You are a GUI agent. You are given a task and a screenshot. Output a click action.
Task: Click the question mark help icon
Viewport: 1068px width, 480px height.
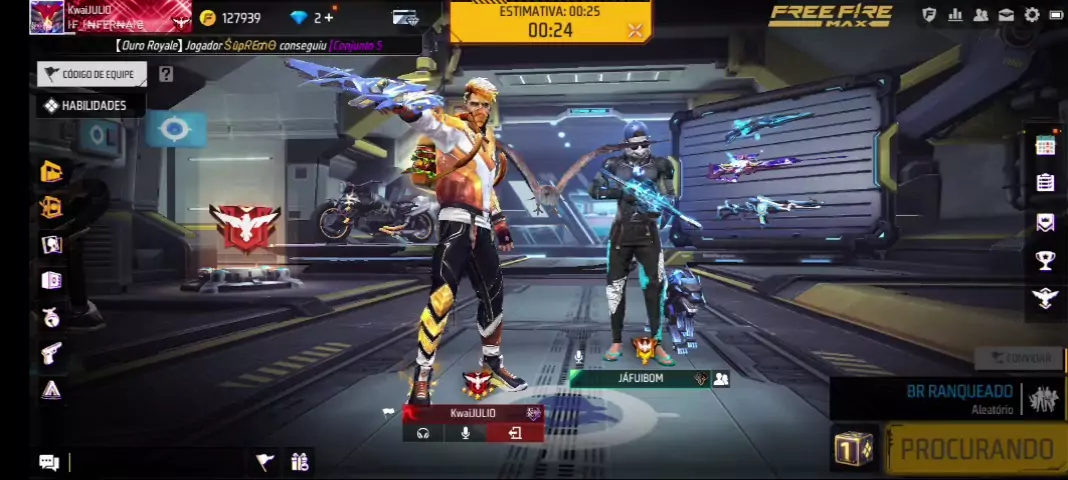[x=166, y=74]
